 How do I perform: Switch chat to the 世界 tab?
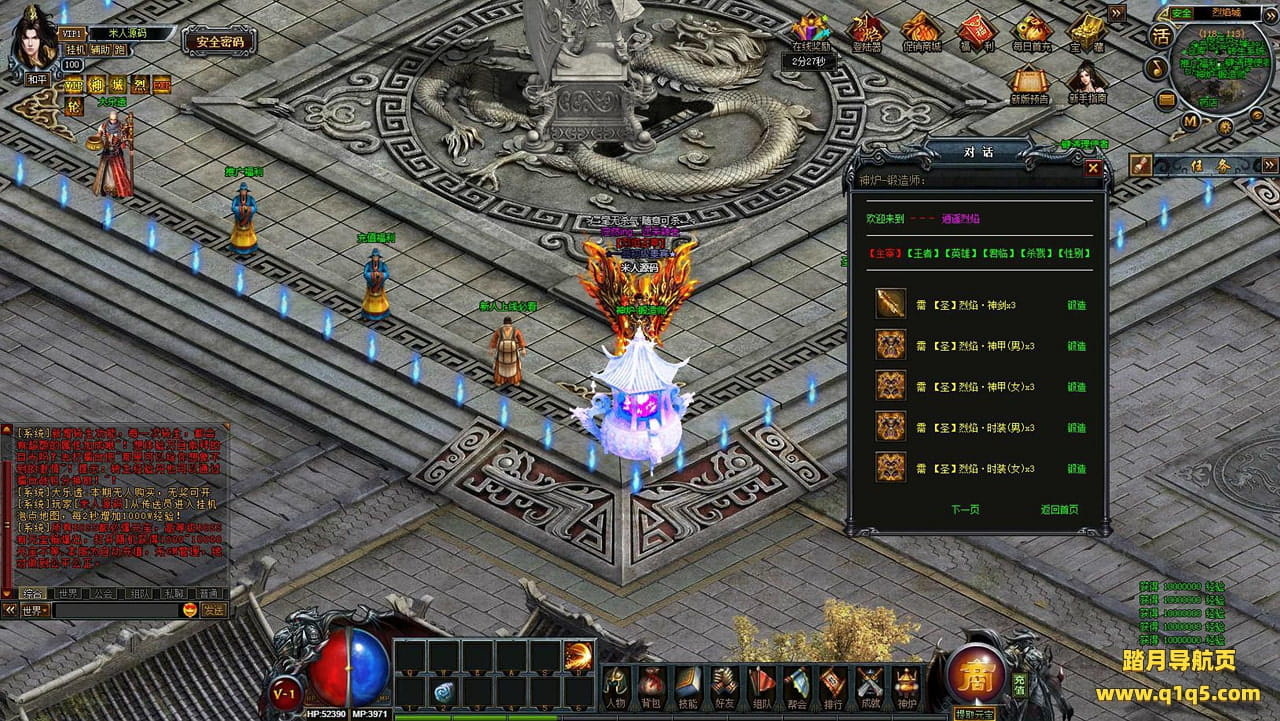68,593
